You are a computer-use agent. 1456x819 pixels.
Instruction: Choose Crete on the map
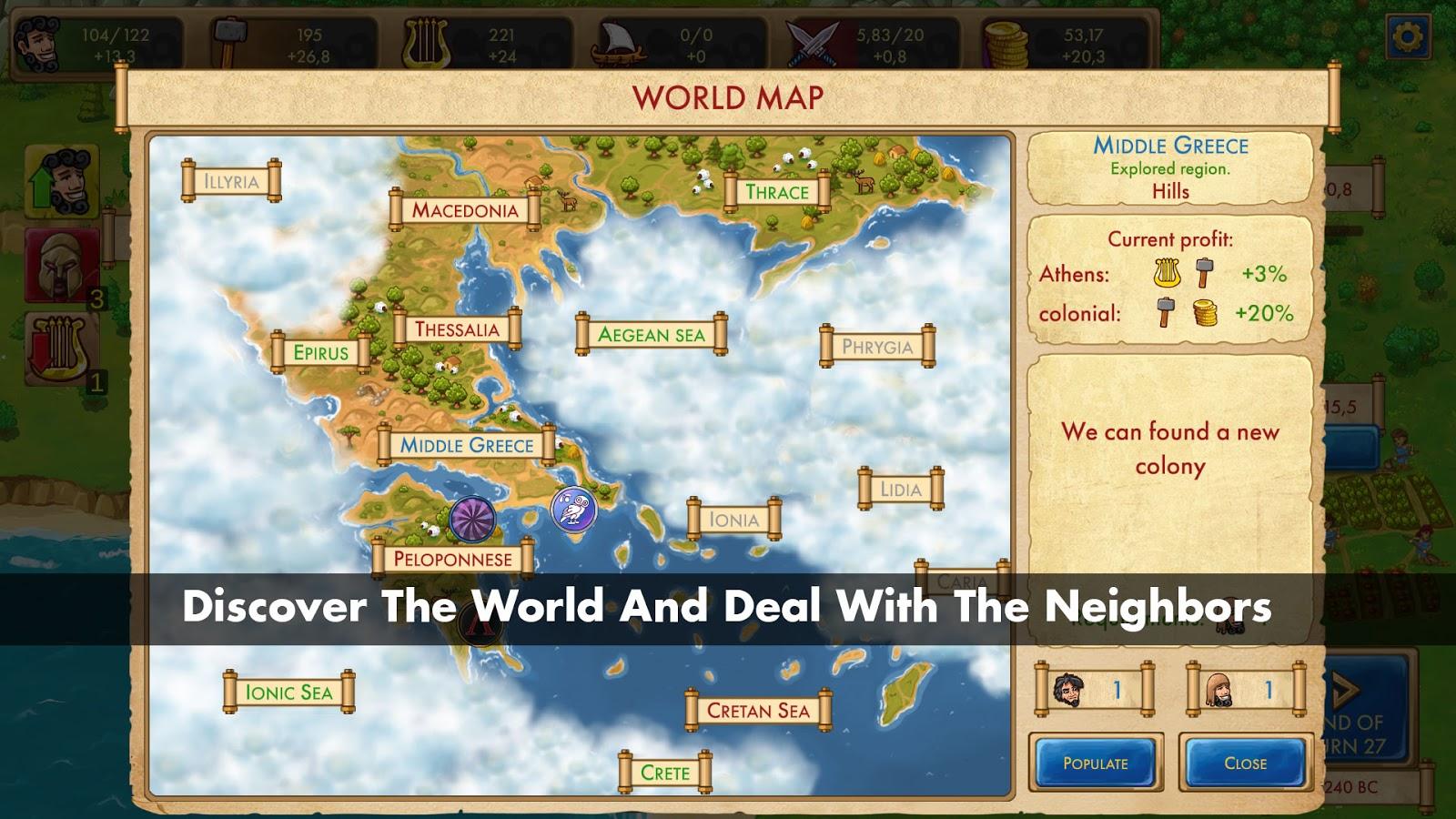click(x=665, y=773)
